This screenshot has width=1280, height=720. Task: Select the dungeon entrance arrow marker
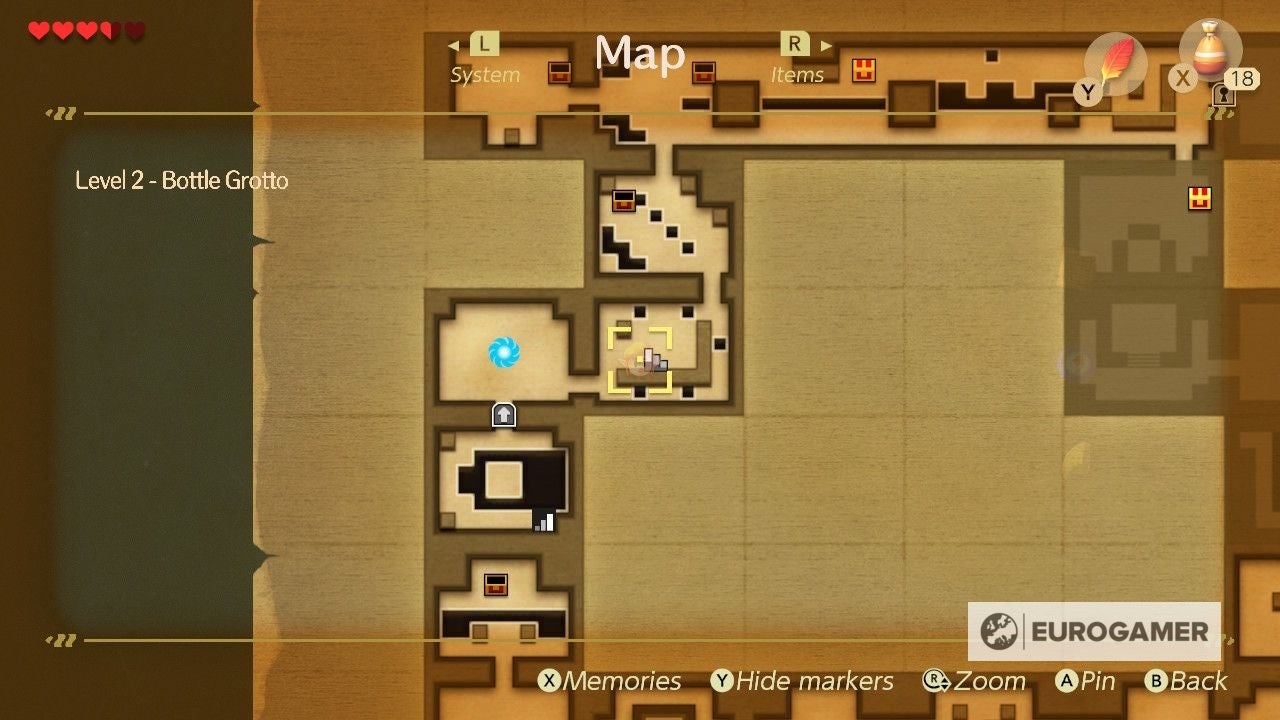point(502,413)
